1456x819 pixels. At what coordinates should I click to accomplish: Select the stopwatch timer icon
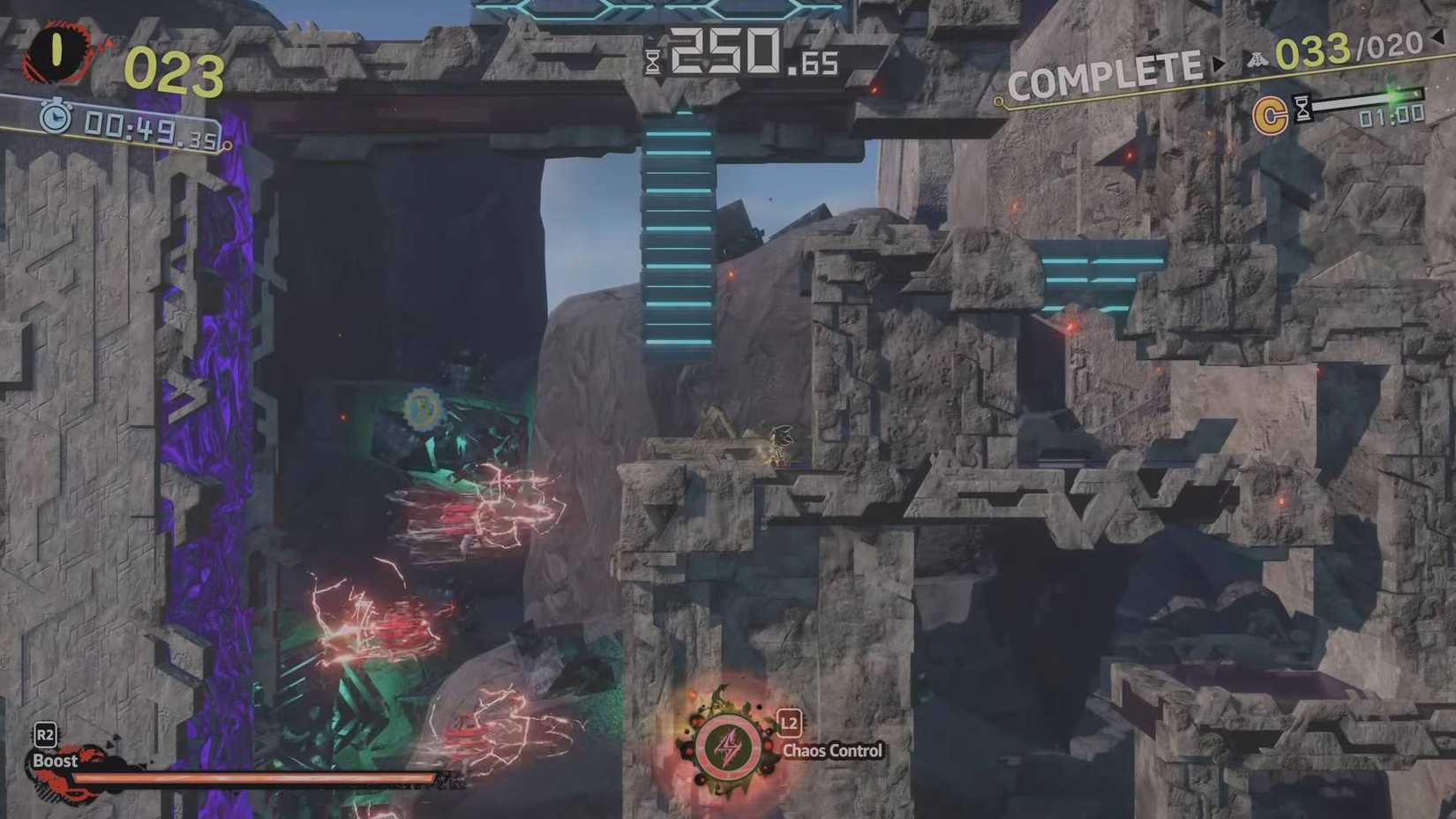[55, 116]
